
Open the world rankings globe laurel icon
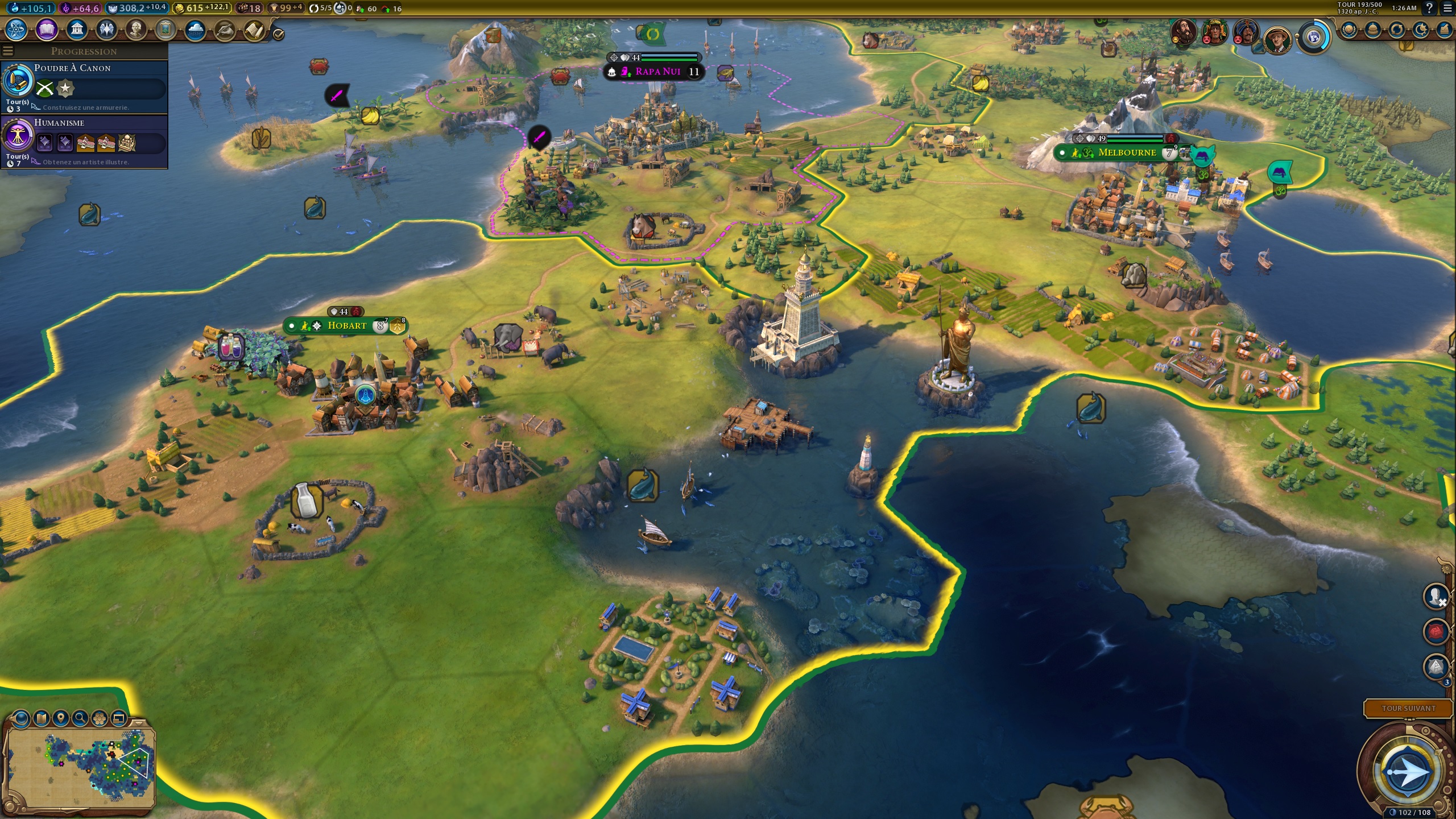(1349, 30)
